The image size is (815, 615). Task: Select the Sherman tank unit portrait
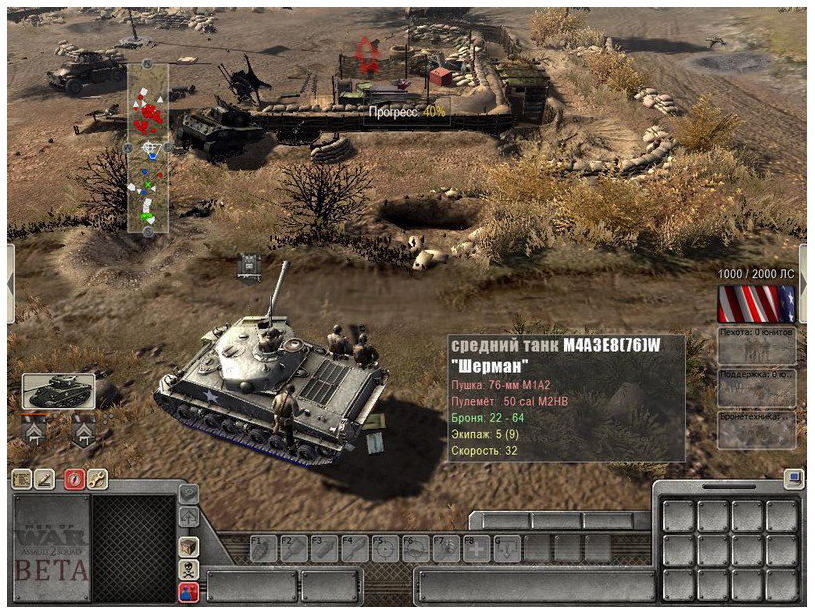tap(58, 391)
